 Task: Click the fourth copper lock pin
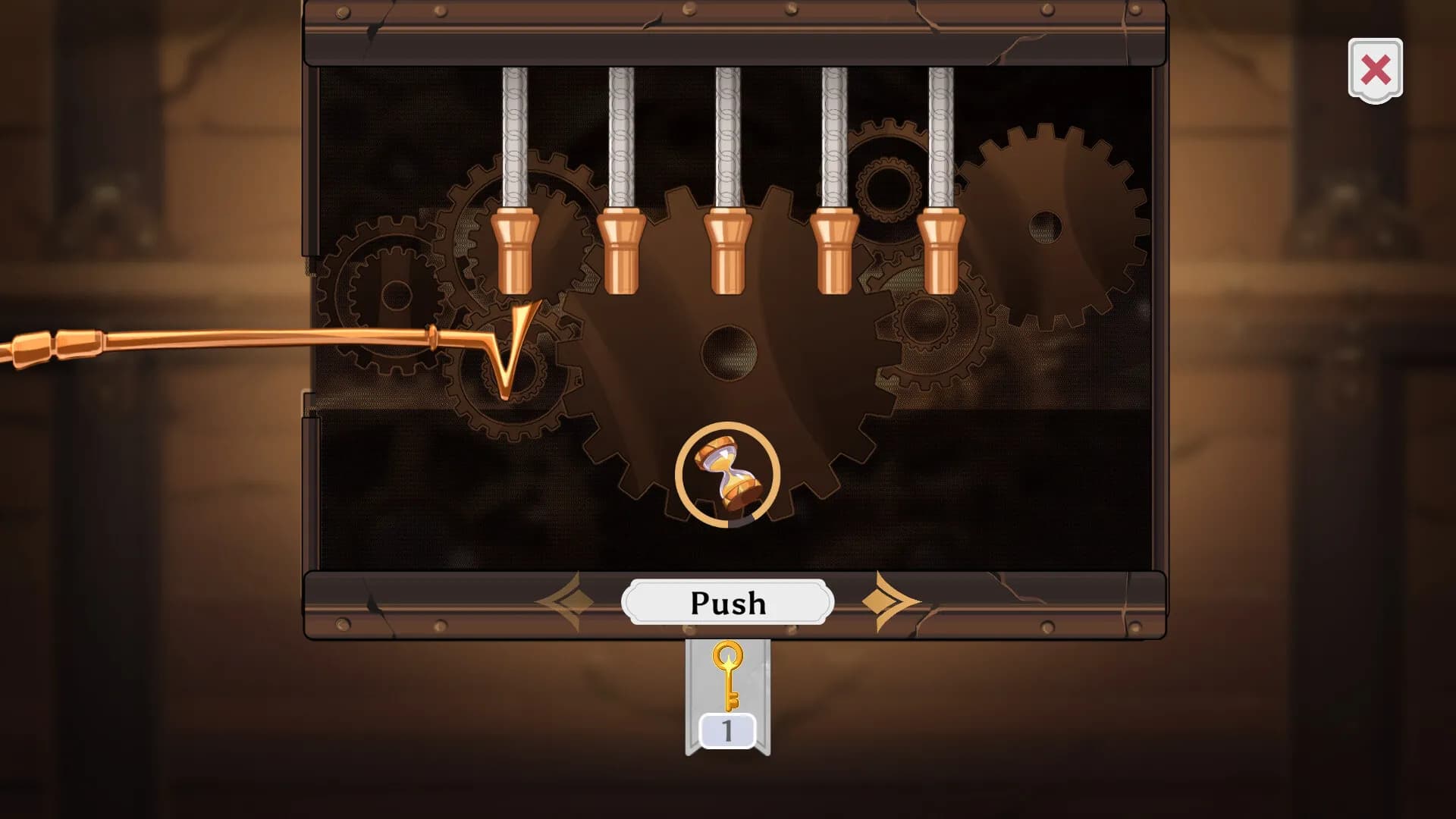[834, 250]
